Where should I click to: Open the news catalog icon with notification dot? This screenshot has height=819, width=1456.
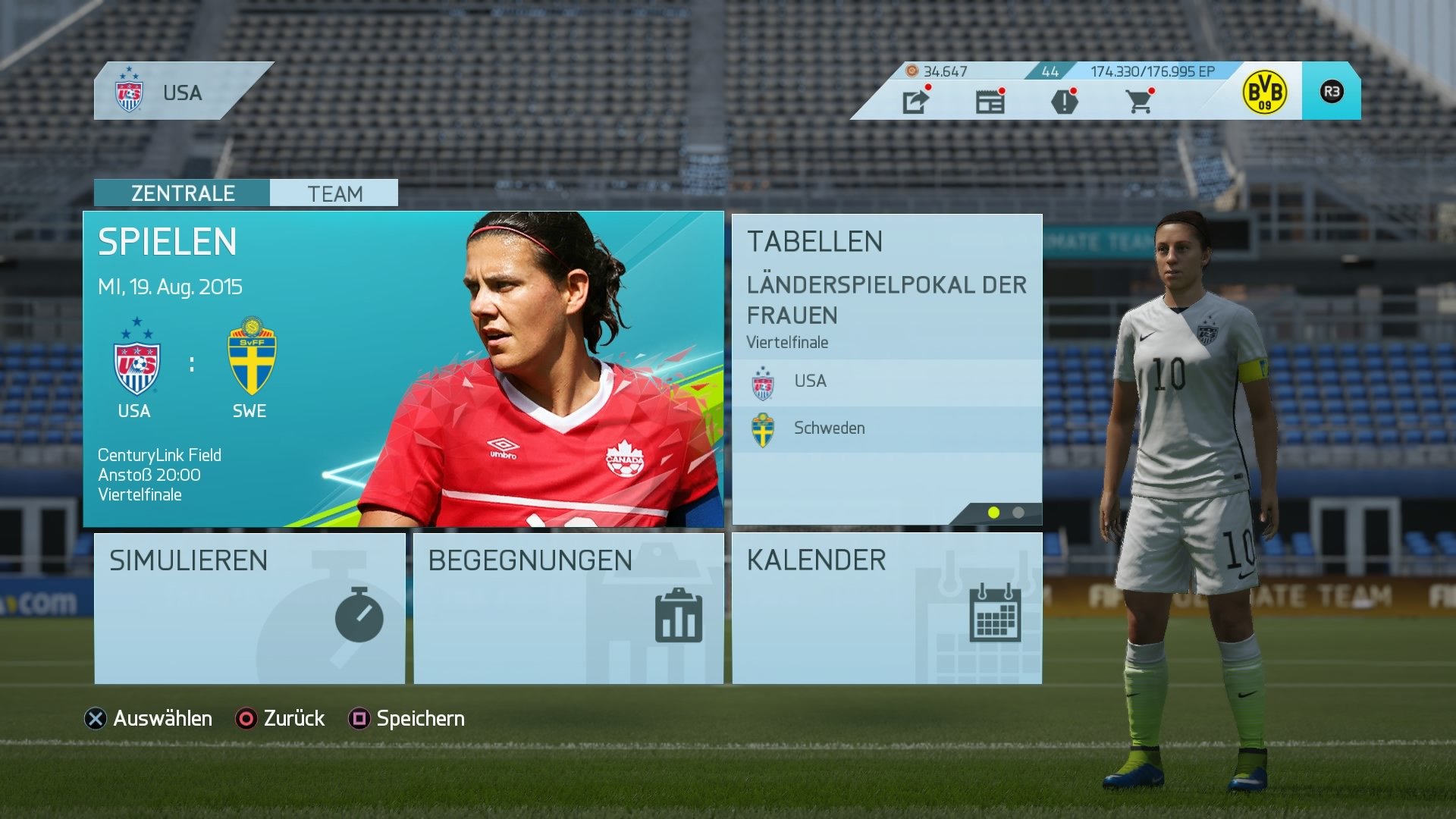coord(990,102)
